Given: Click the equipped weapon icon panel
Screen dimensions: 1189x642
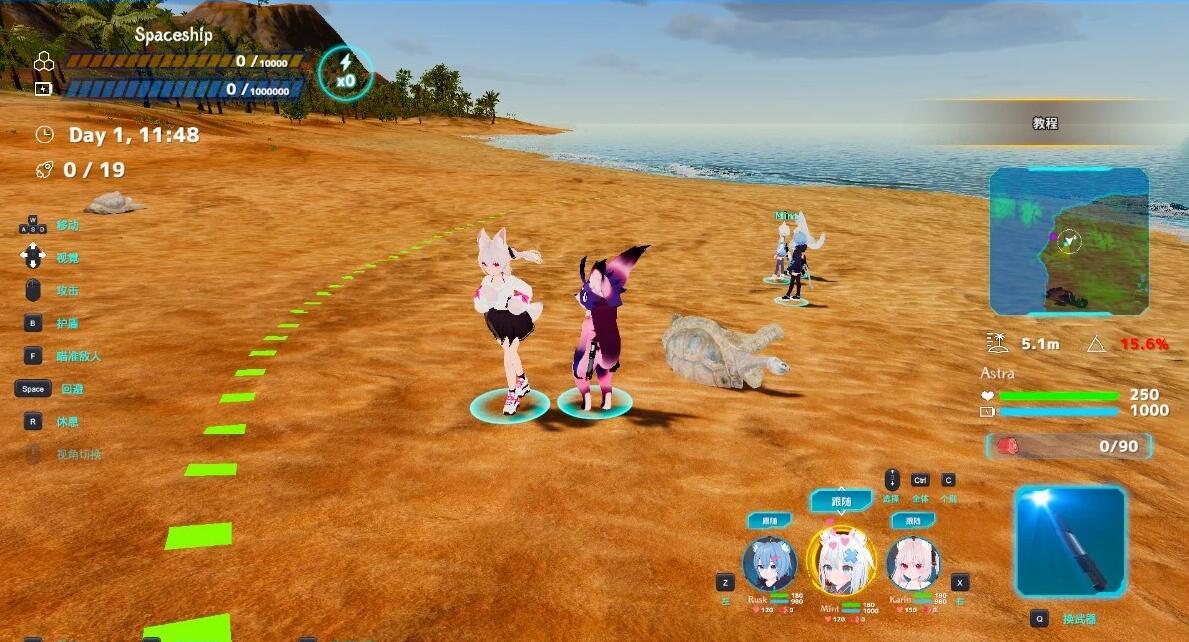Looking at the screenshot, I should pyautogui.click(x=1069, y=541).
